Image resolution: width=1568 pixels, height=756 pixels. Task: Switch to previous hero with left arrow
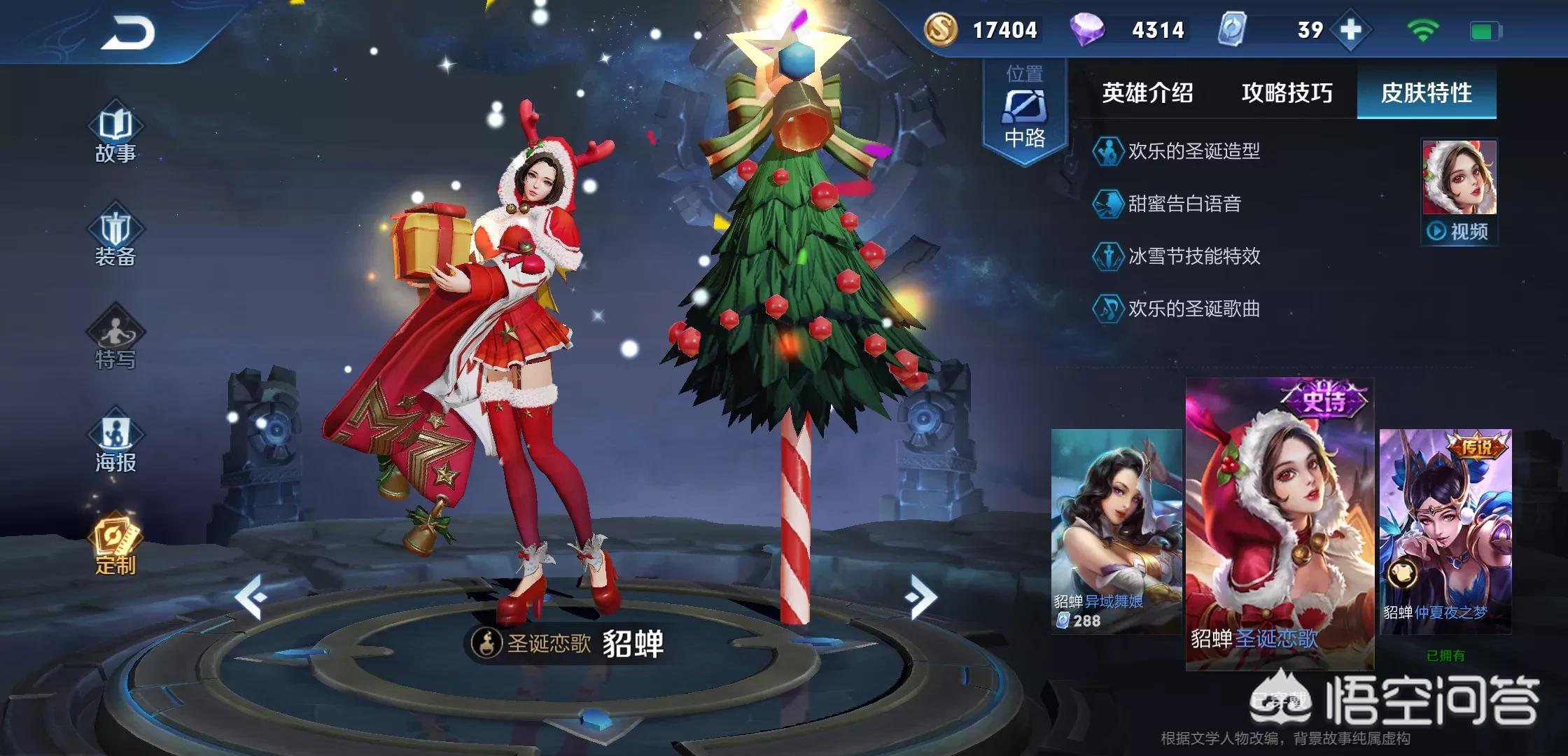click(x=250, y=596)
